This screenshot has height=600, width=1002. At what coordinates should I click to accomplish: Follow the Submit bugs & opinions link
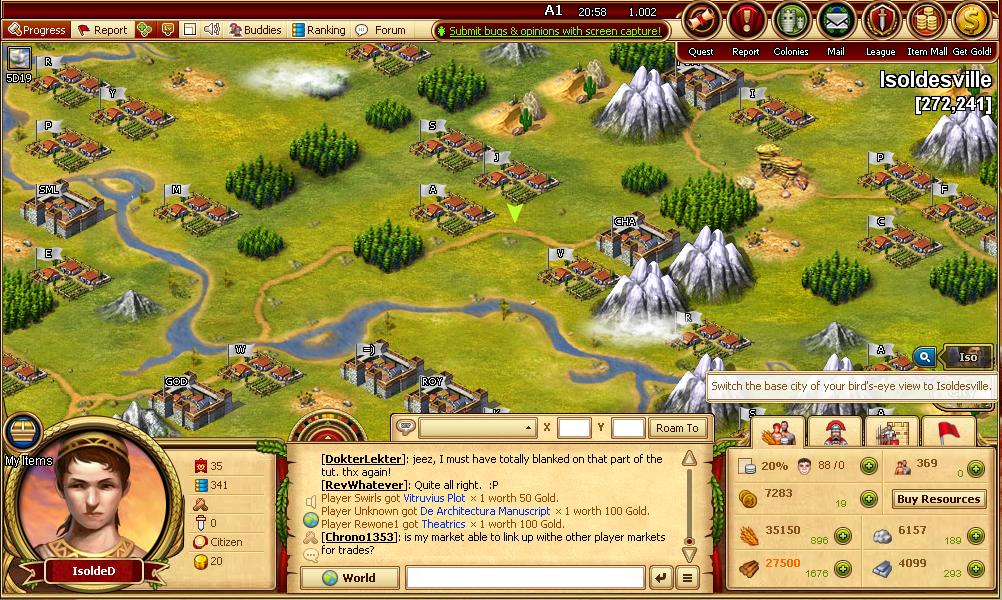click(553, 31)
